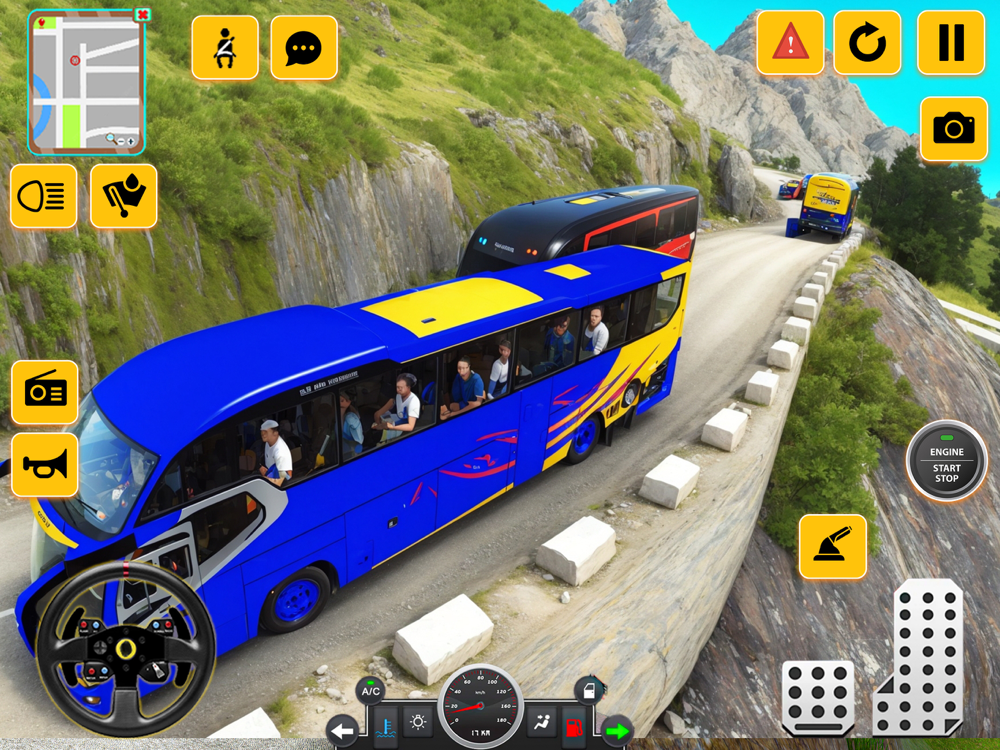
Task: Step on the brake pedal
Action: tap(818, 697)
